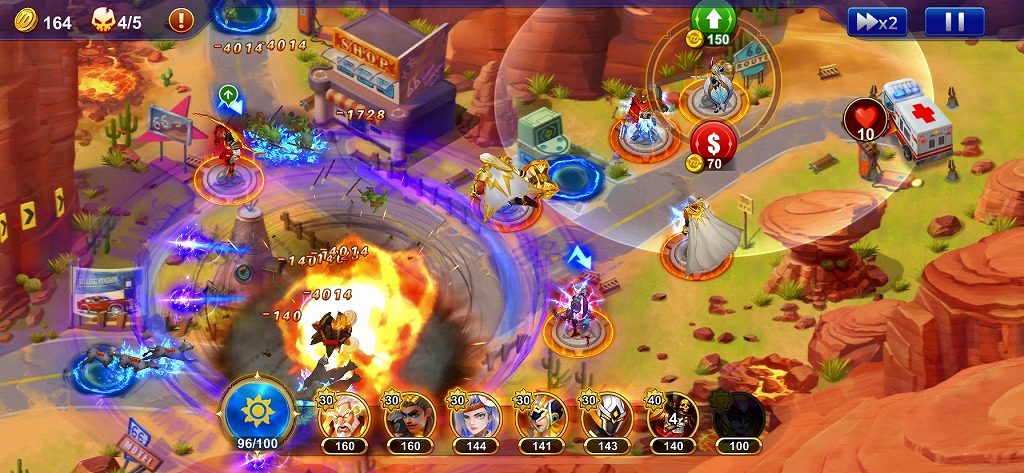Select the gold-helmeted hero costing 141

(x=541, y=418)
